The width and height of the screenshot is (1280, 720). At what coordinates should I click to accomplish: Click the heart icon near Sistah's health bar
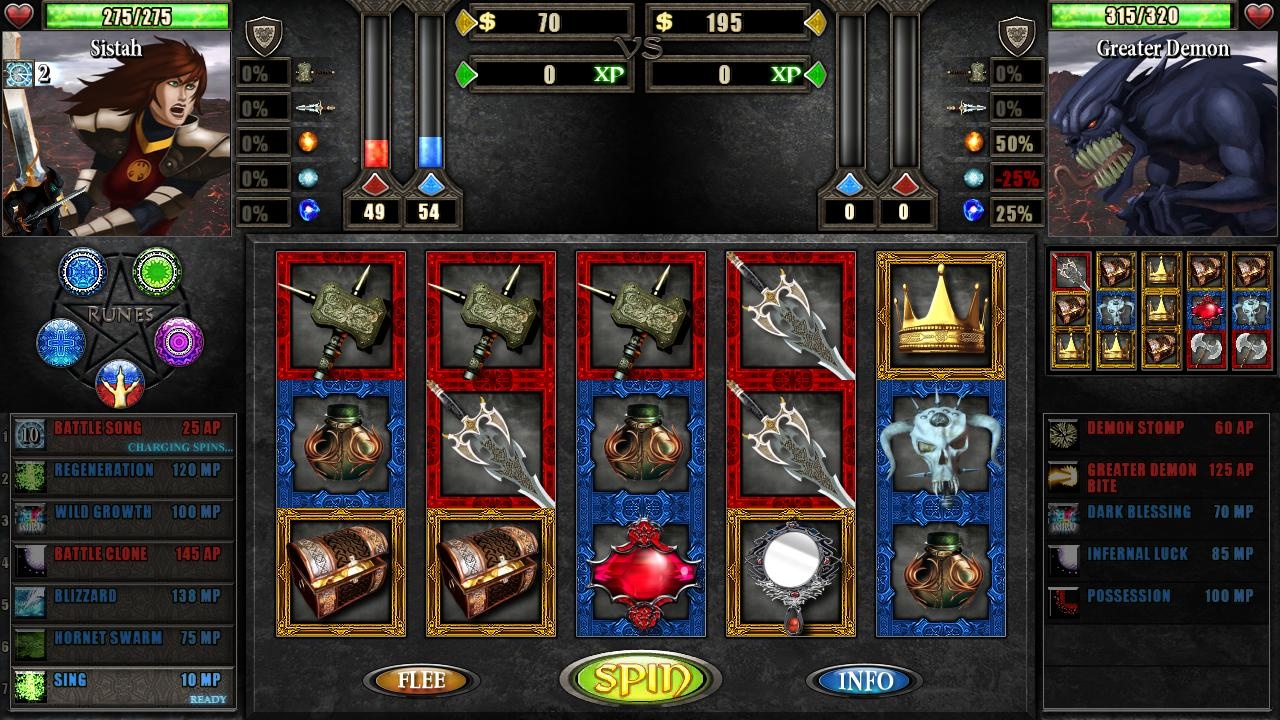(18, 15)
